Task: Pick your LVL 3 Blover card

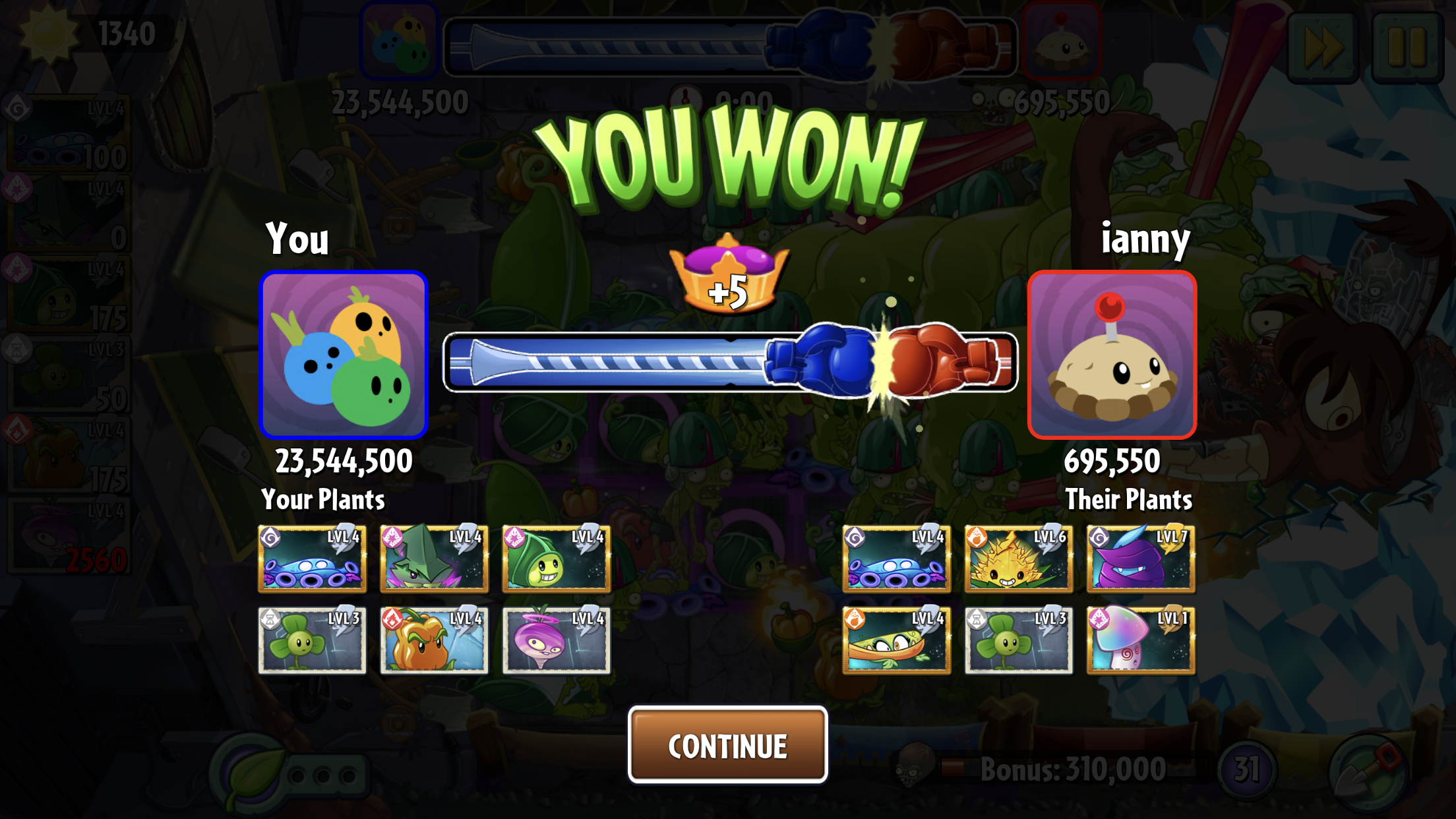Action: (x=312, y=640)
